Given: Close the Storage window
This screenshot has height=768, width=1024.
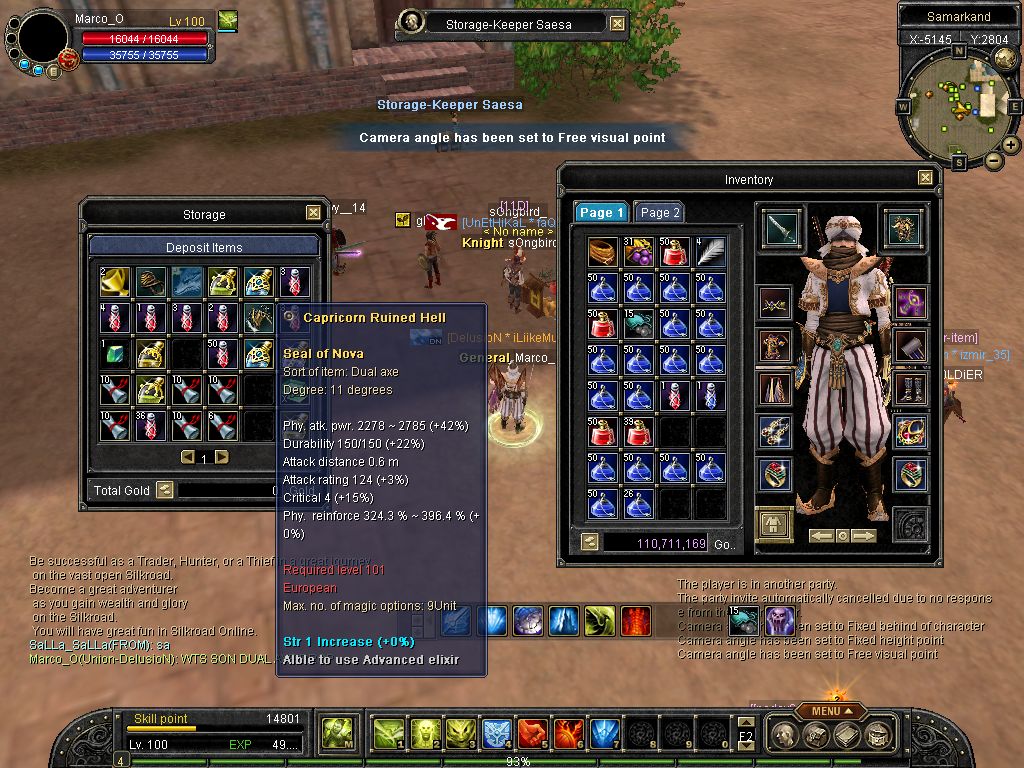Looking at the screenshot, I should pyautogui.click(x=313, y=213).
